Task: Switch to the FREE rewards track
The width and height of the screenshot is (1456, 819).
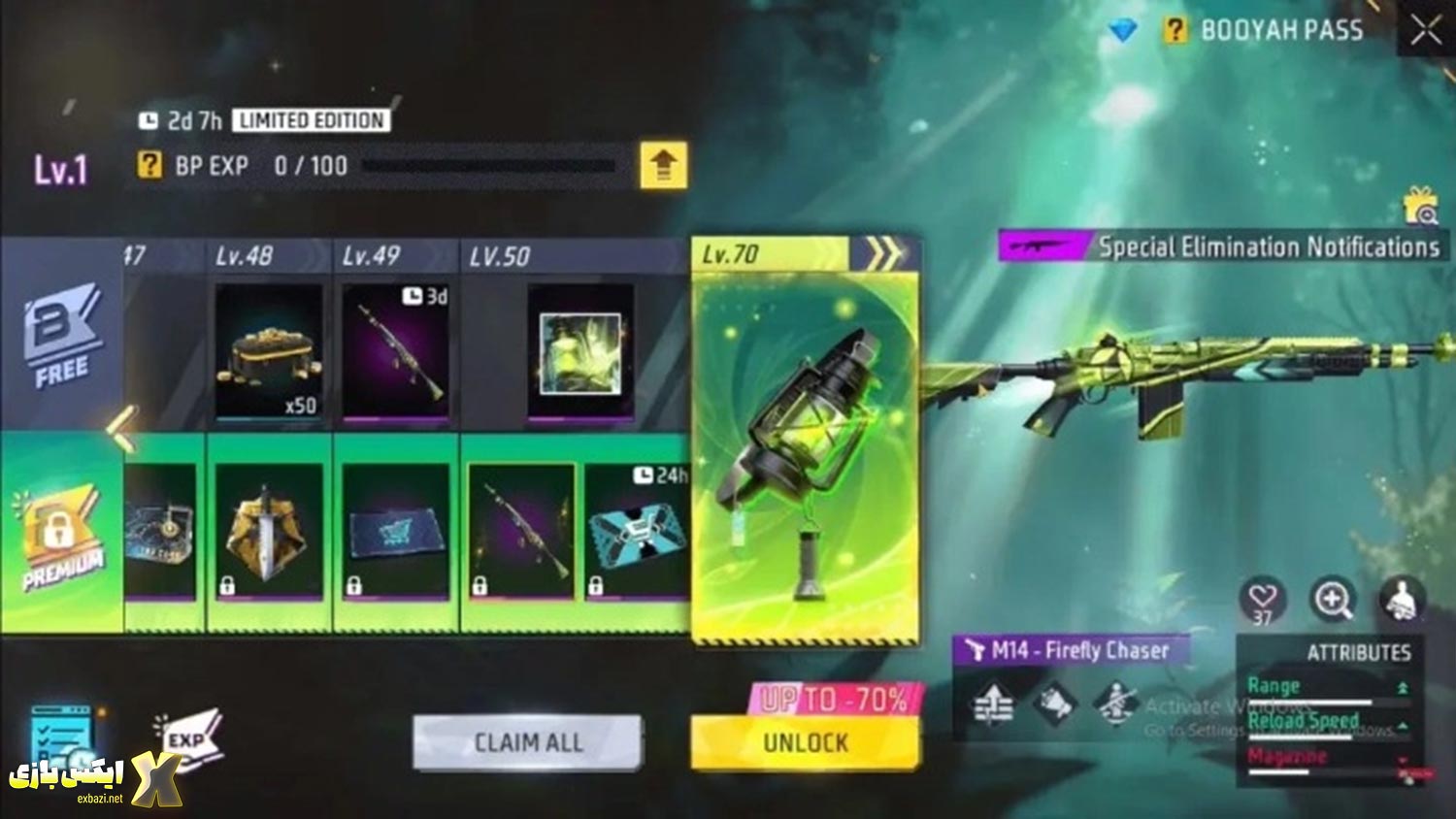Action: click(x=60, y=335)
